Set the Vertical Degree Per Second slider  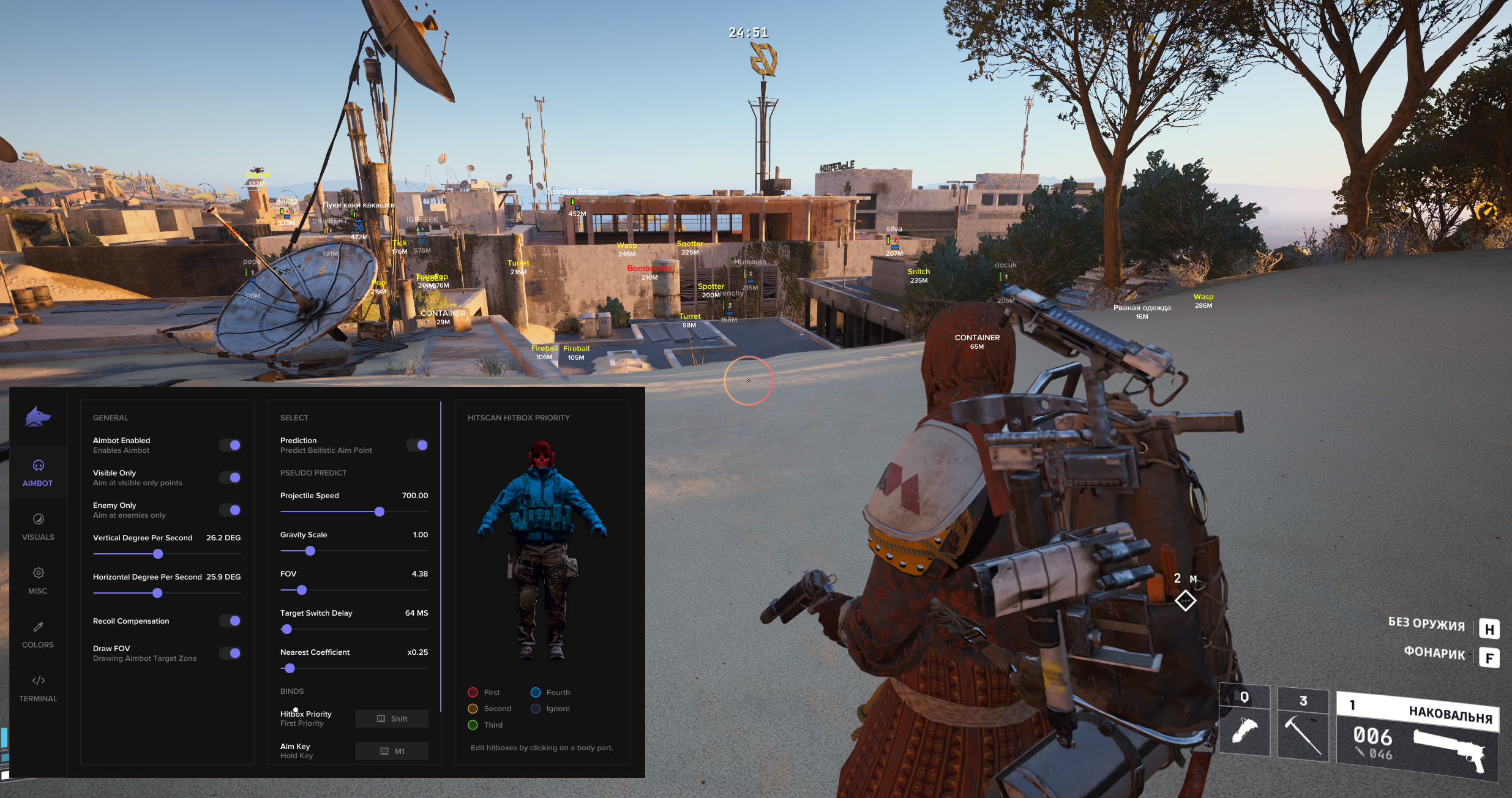(x=158, y=554)
